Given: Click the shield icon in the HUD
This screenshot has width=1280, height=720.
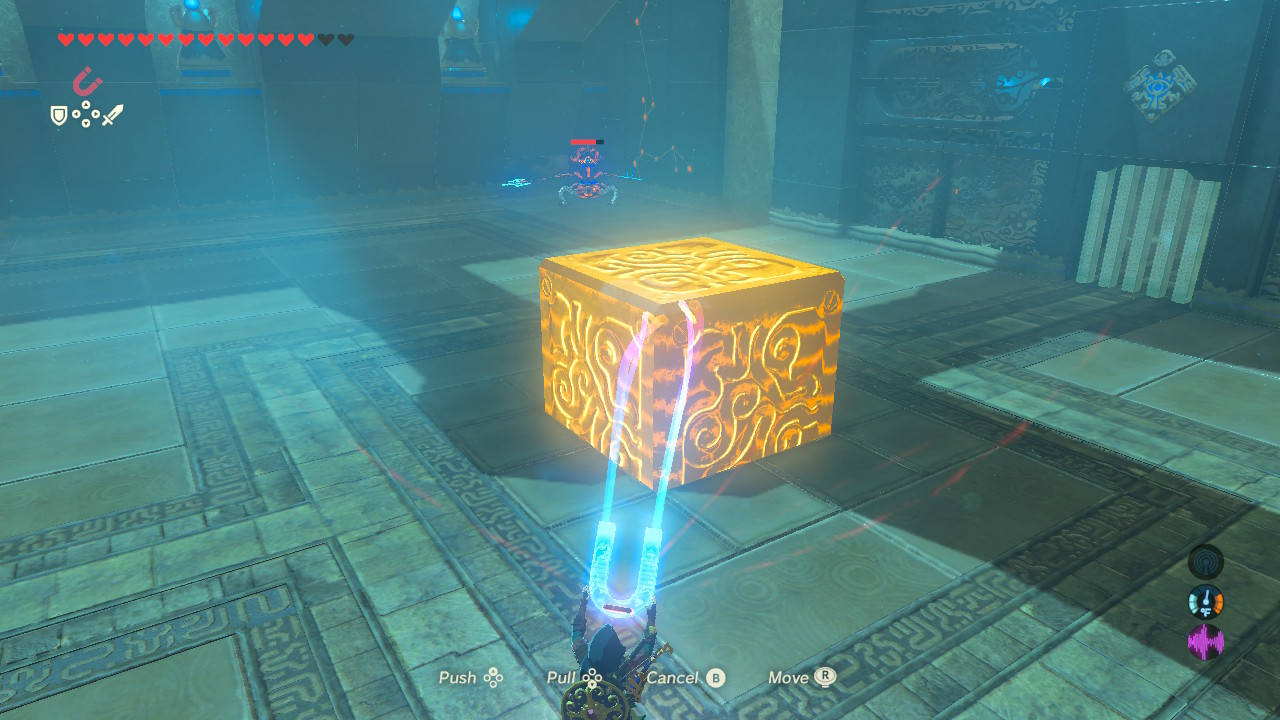Looking at the screenshot, I should point(58,115).
